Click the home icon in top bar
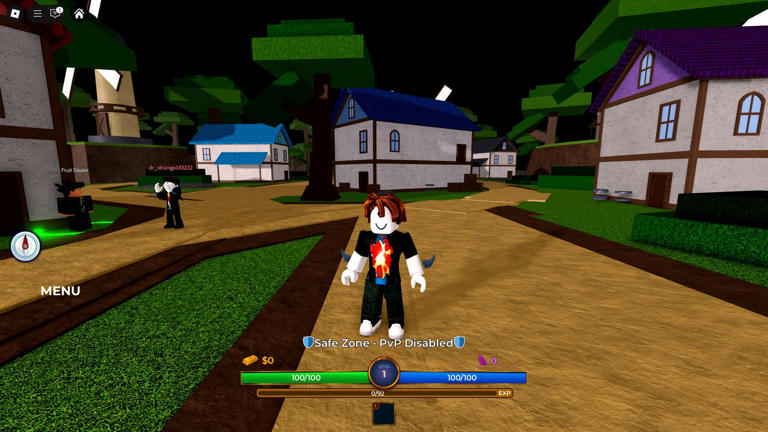 pyautogui.click(x=79, y=13)
